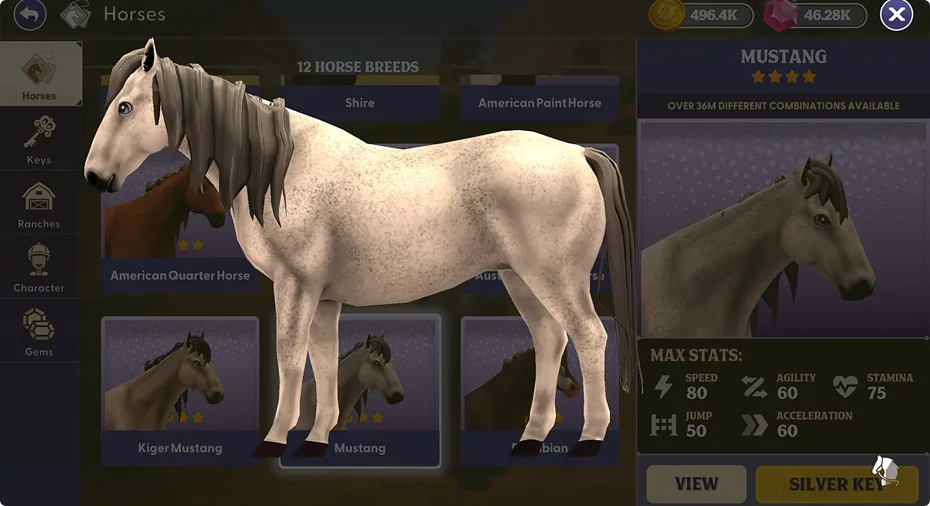Close the horse shop screen
930x506 pixels.
coord(896,15)
